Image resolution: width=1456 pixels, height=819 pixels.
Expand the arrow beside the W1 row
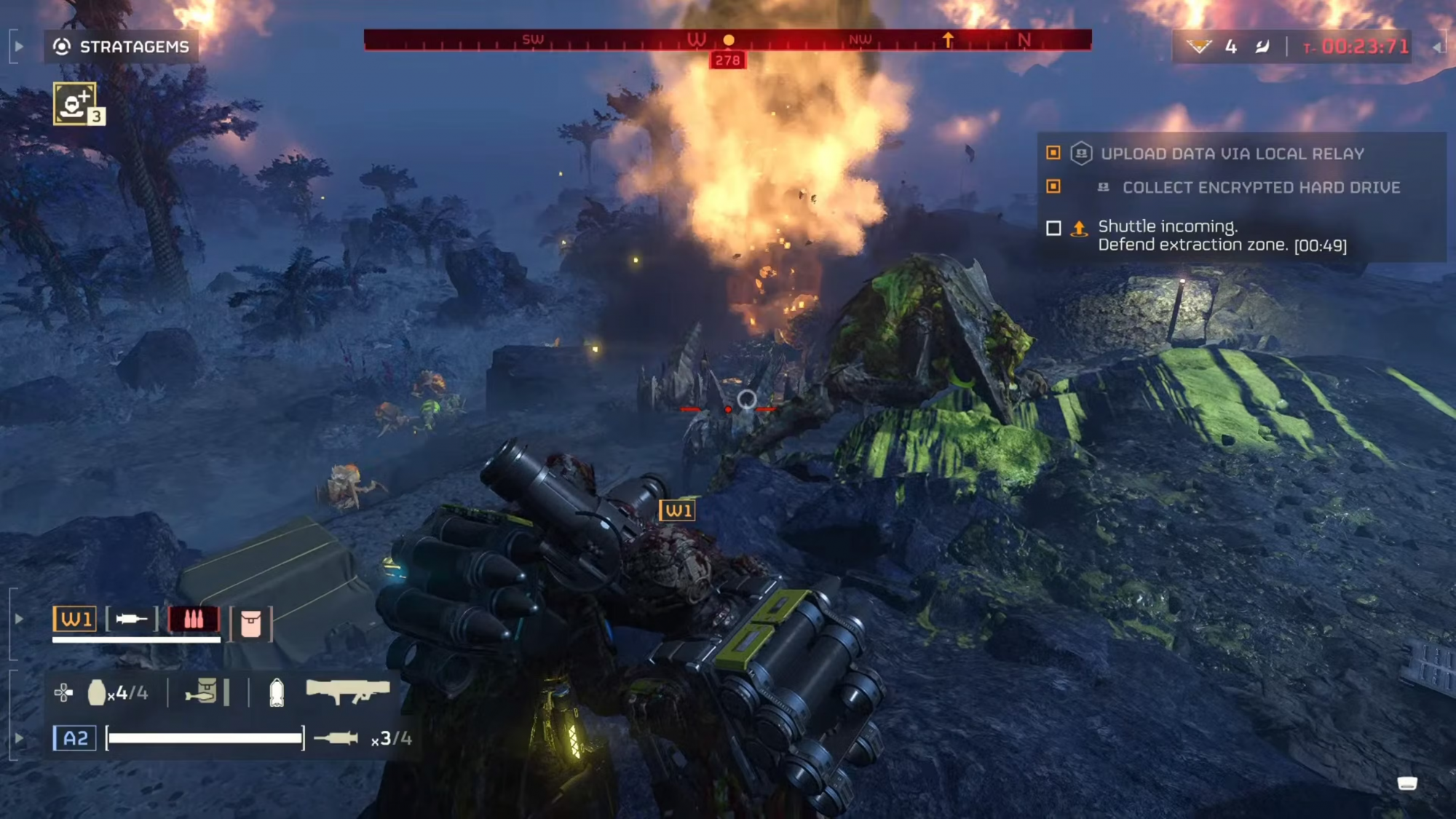coord(19,620)
